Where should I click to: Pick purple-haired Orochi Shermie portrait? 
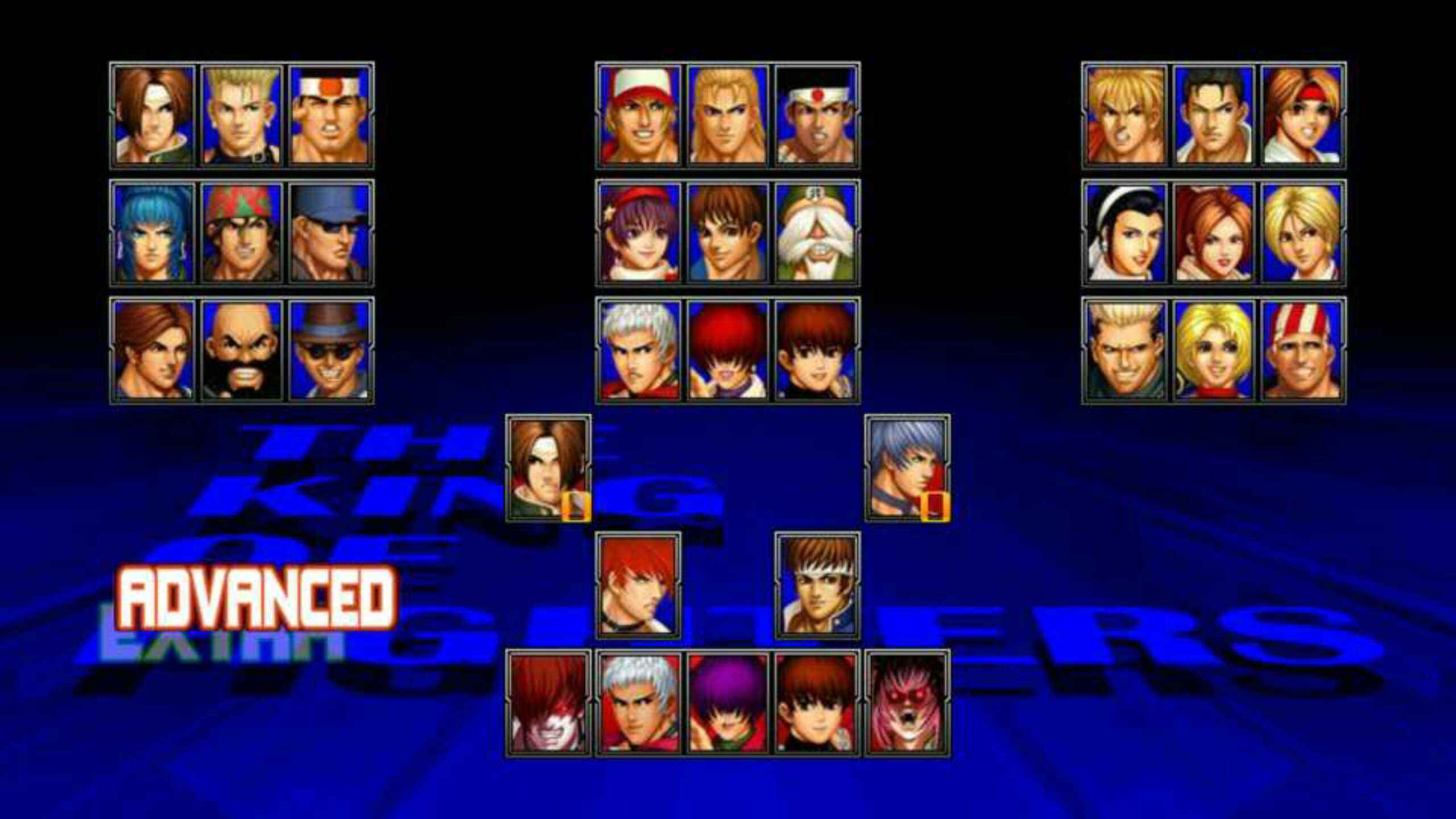click(x=727, y=703)
